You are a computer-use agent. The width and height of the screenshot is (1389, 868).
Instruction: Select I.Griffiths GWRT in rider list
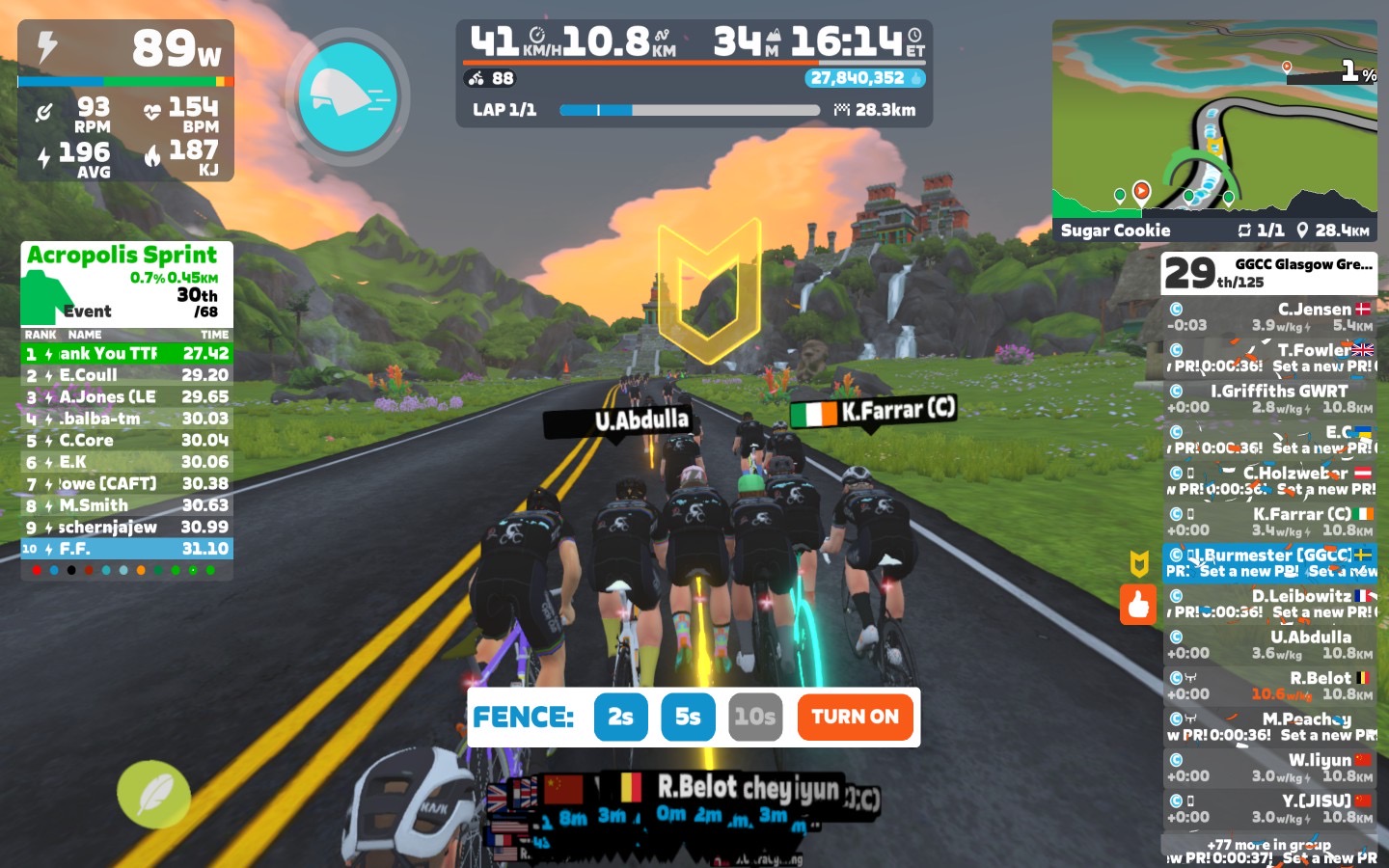point(1268,398)
